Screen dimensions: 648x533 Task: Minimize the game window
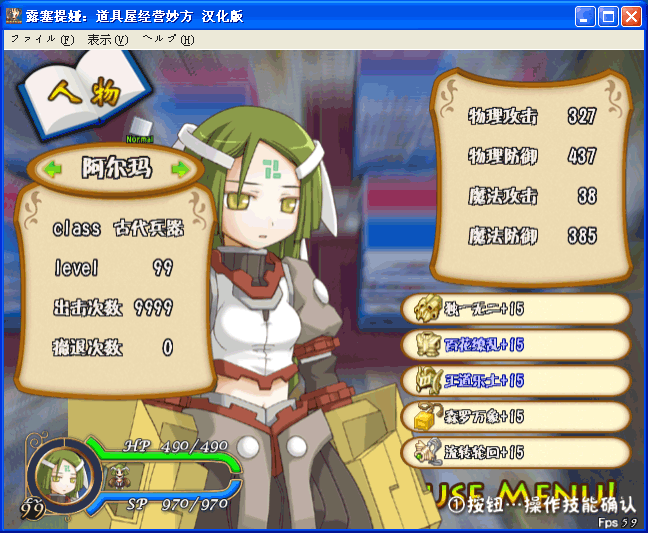(585, 17)
